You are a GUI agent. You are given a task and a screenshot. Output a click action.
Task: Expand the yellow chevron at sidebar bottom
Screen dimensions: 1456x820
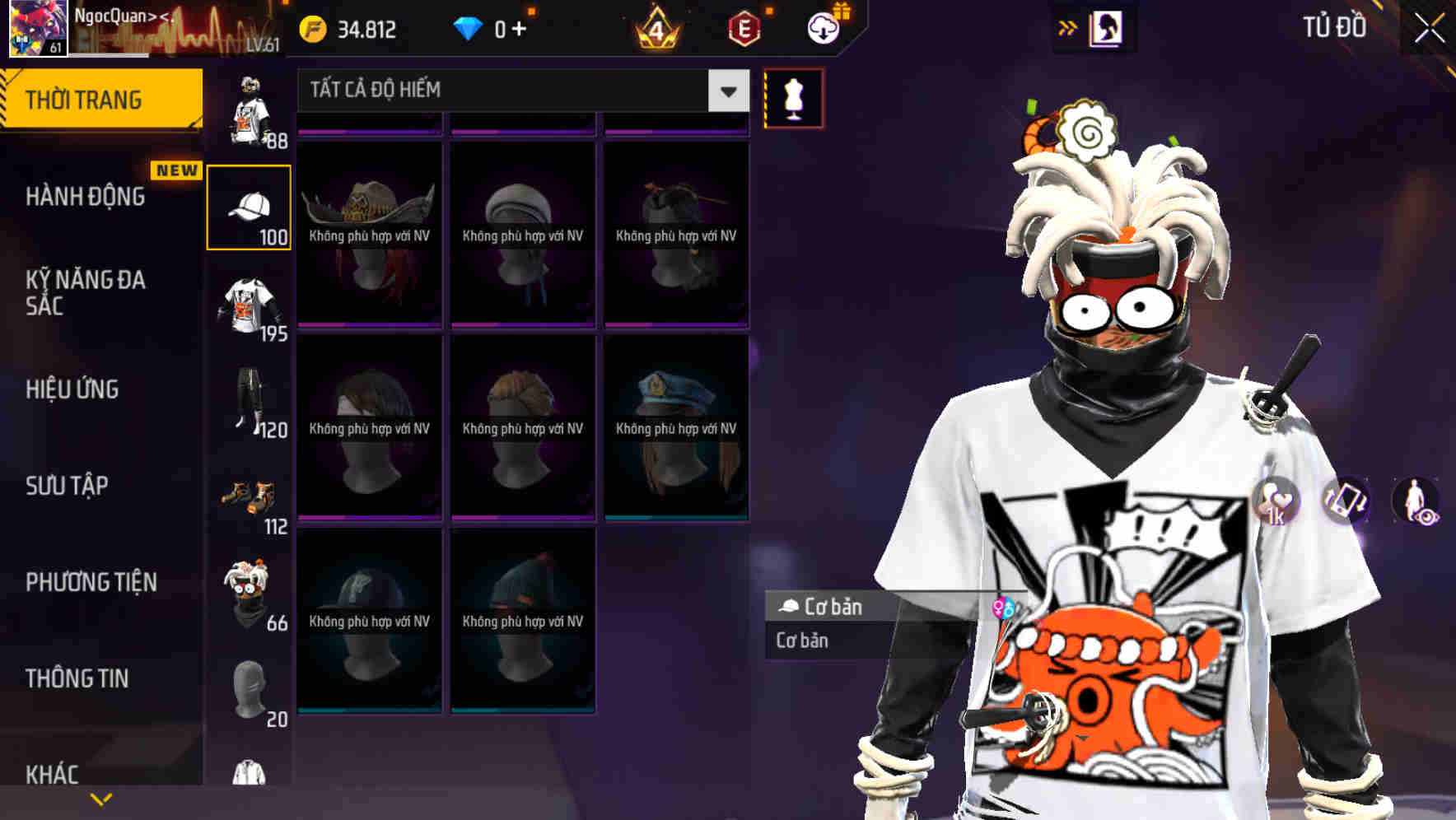tap(101, 798)
